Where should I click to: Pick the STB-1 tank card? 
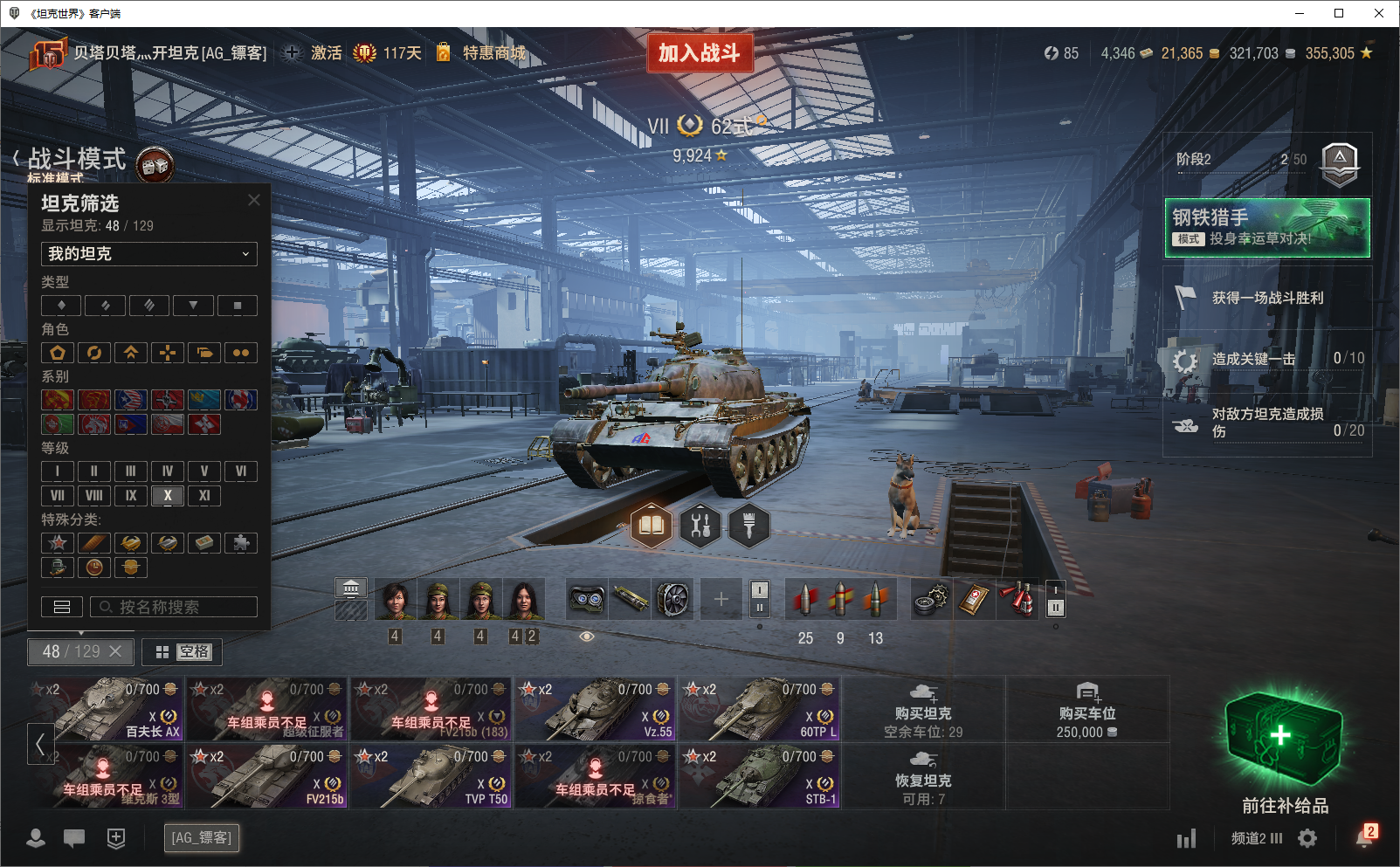point(760,776)
